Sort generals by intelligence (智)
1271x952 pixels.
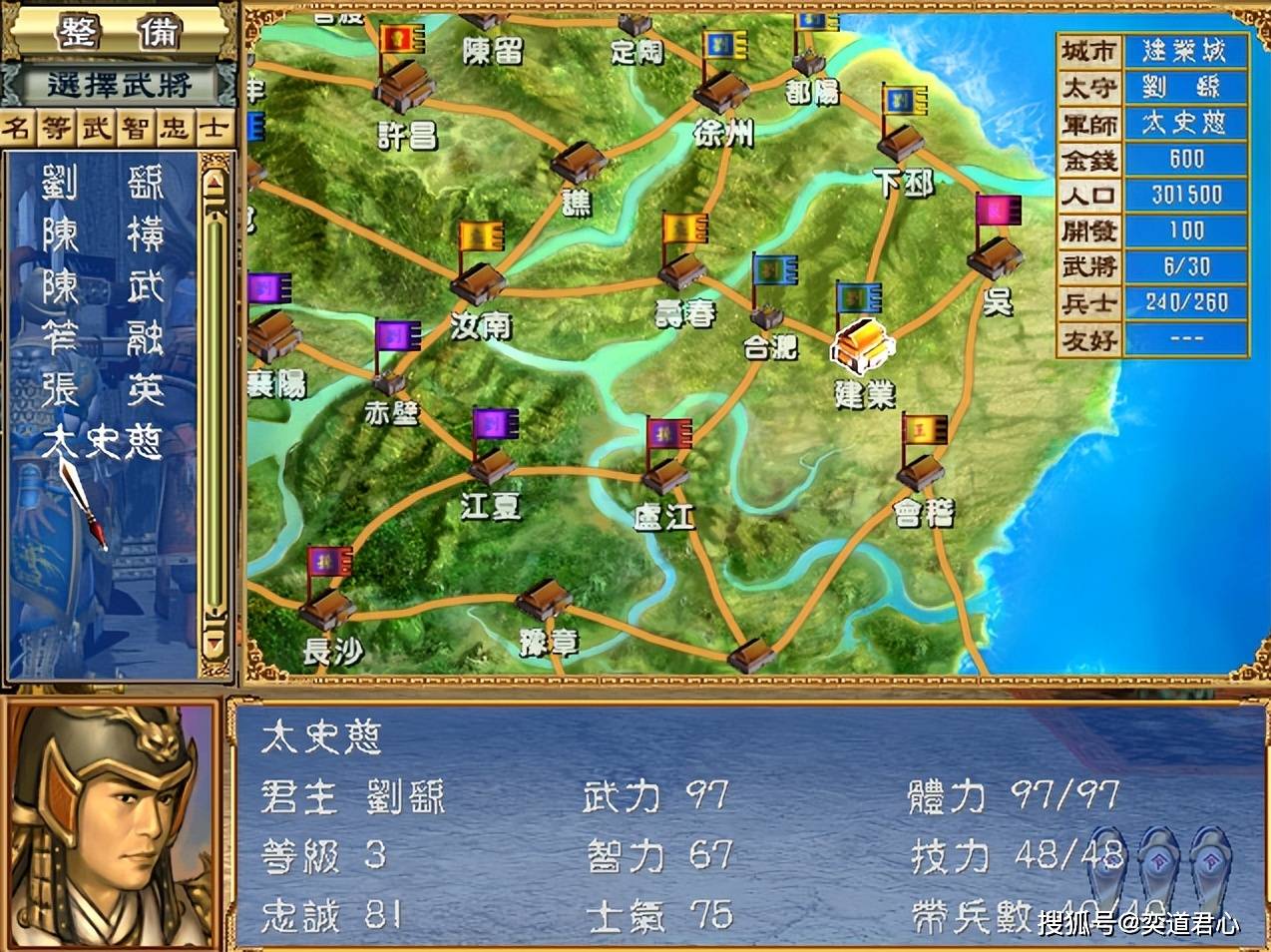click(x=135, y=128)
